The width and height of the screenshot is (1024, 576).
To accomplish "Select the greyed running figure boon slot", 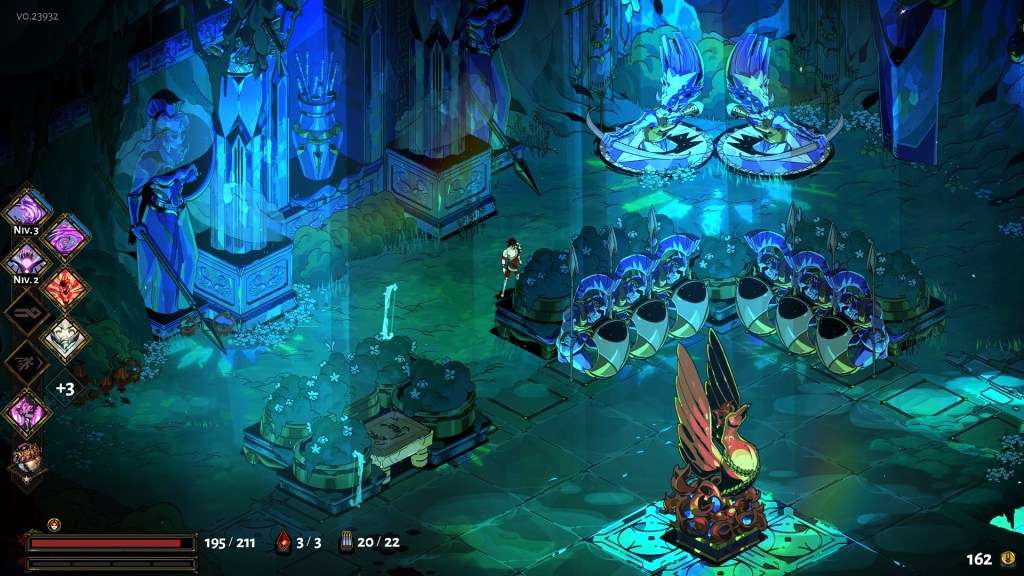I will [25, 363].
